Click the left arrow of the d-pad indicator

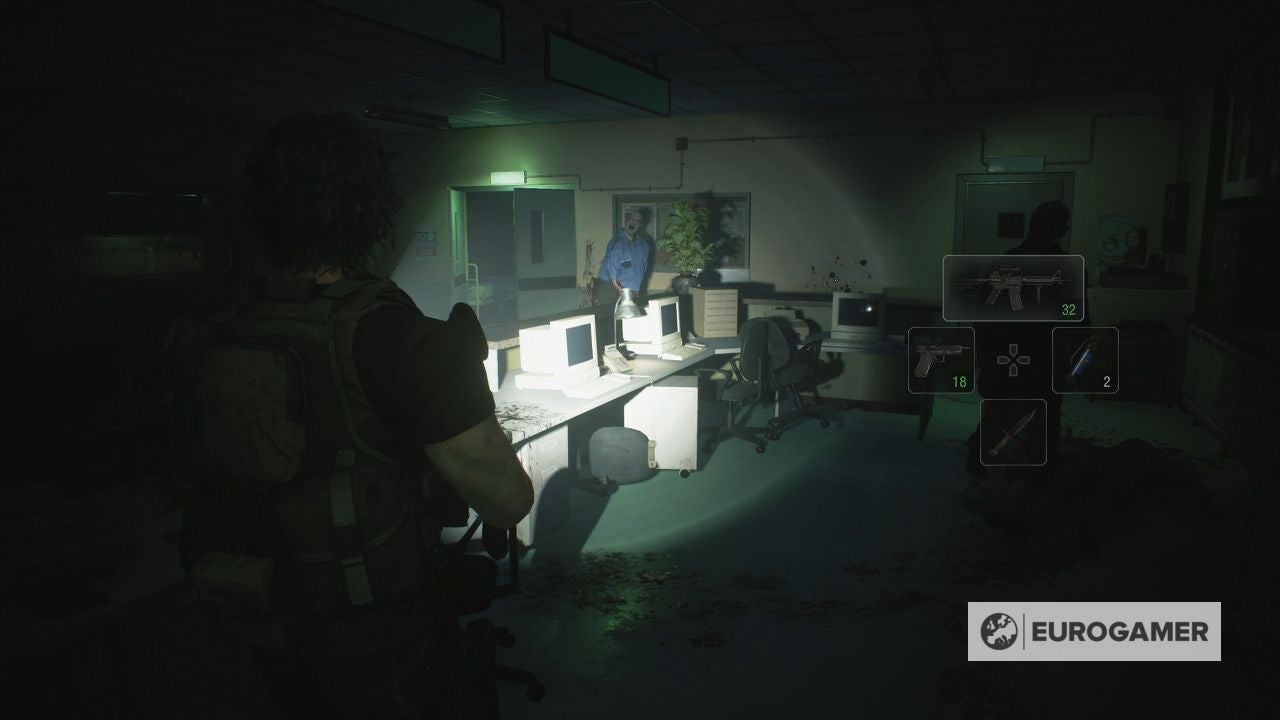tap(1001, 359)
